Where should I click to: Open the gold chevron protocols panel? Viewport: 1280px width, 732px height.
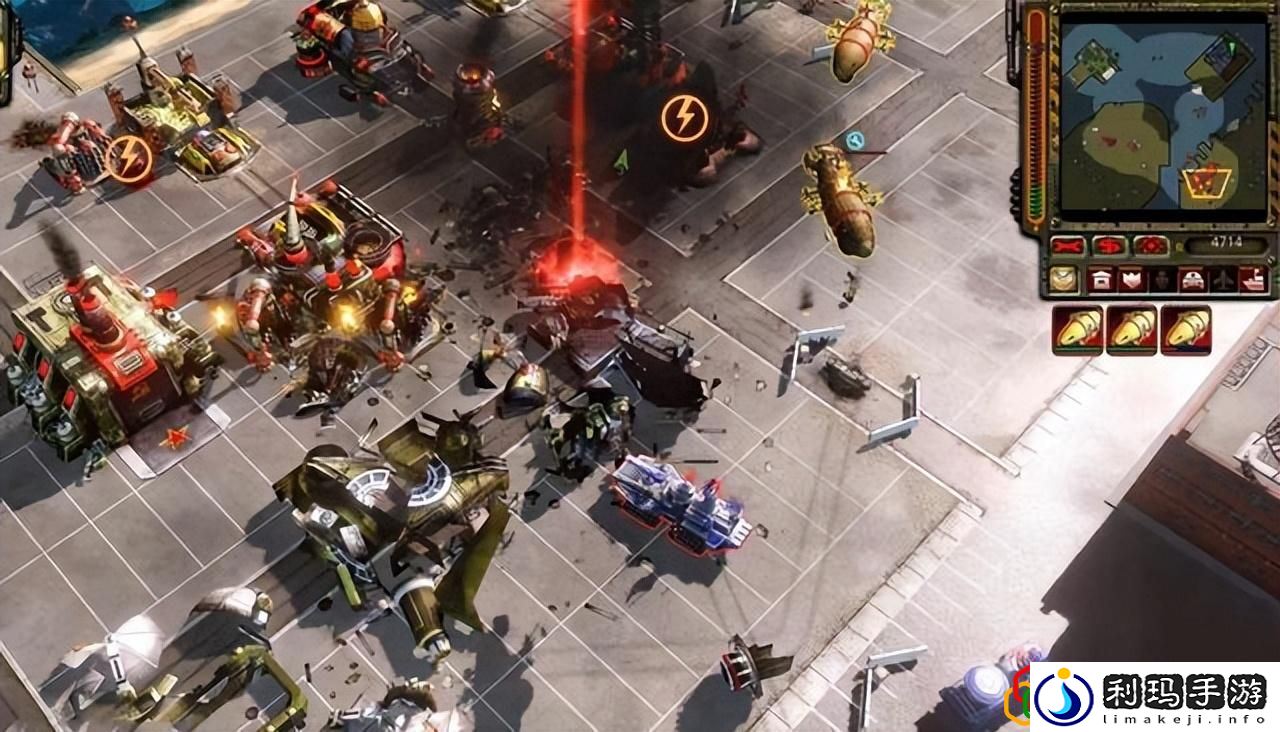point(1064,280)
